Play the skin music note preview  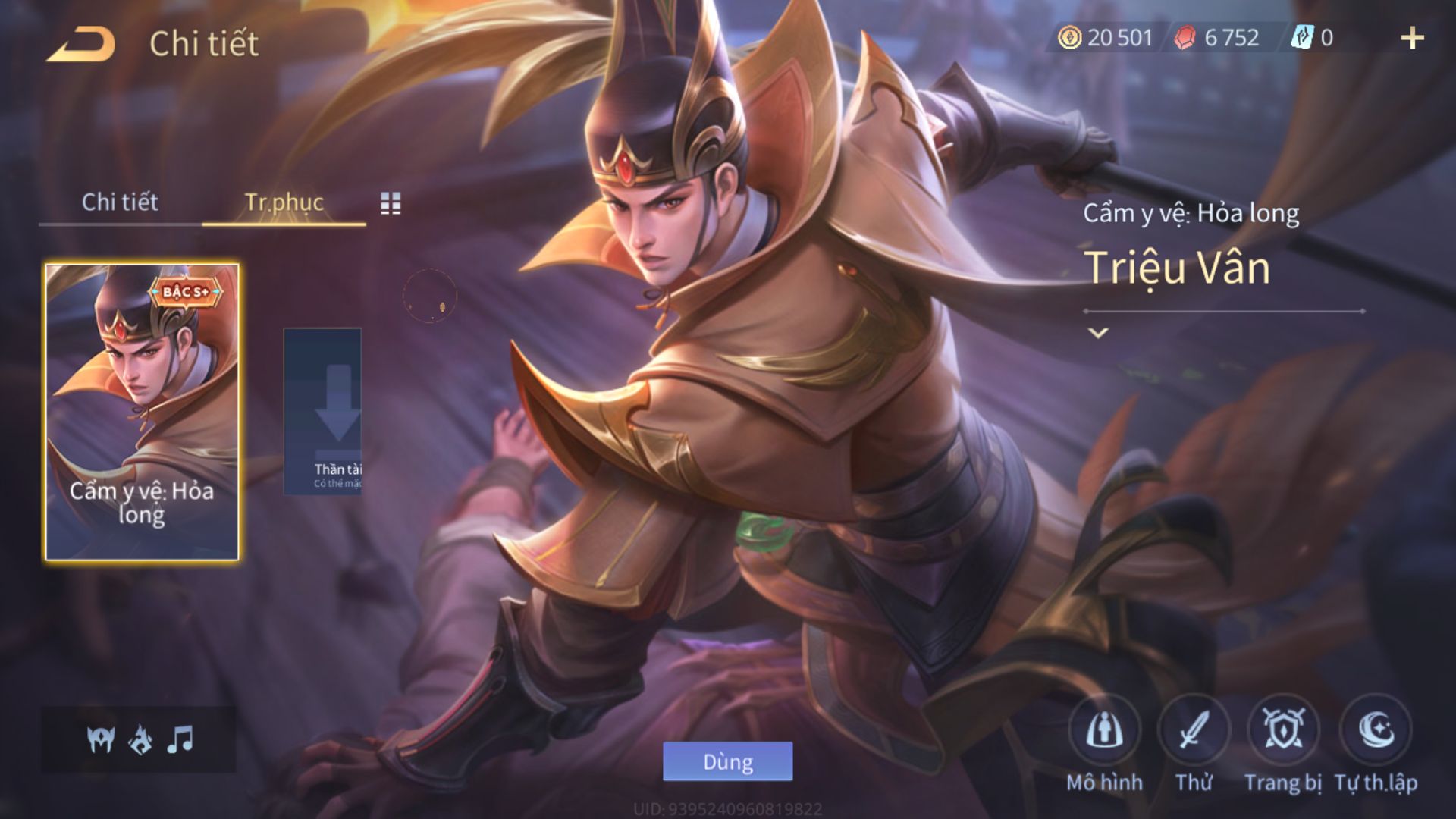[x=180, y=739]
